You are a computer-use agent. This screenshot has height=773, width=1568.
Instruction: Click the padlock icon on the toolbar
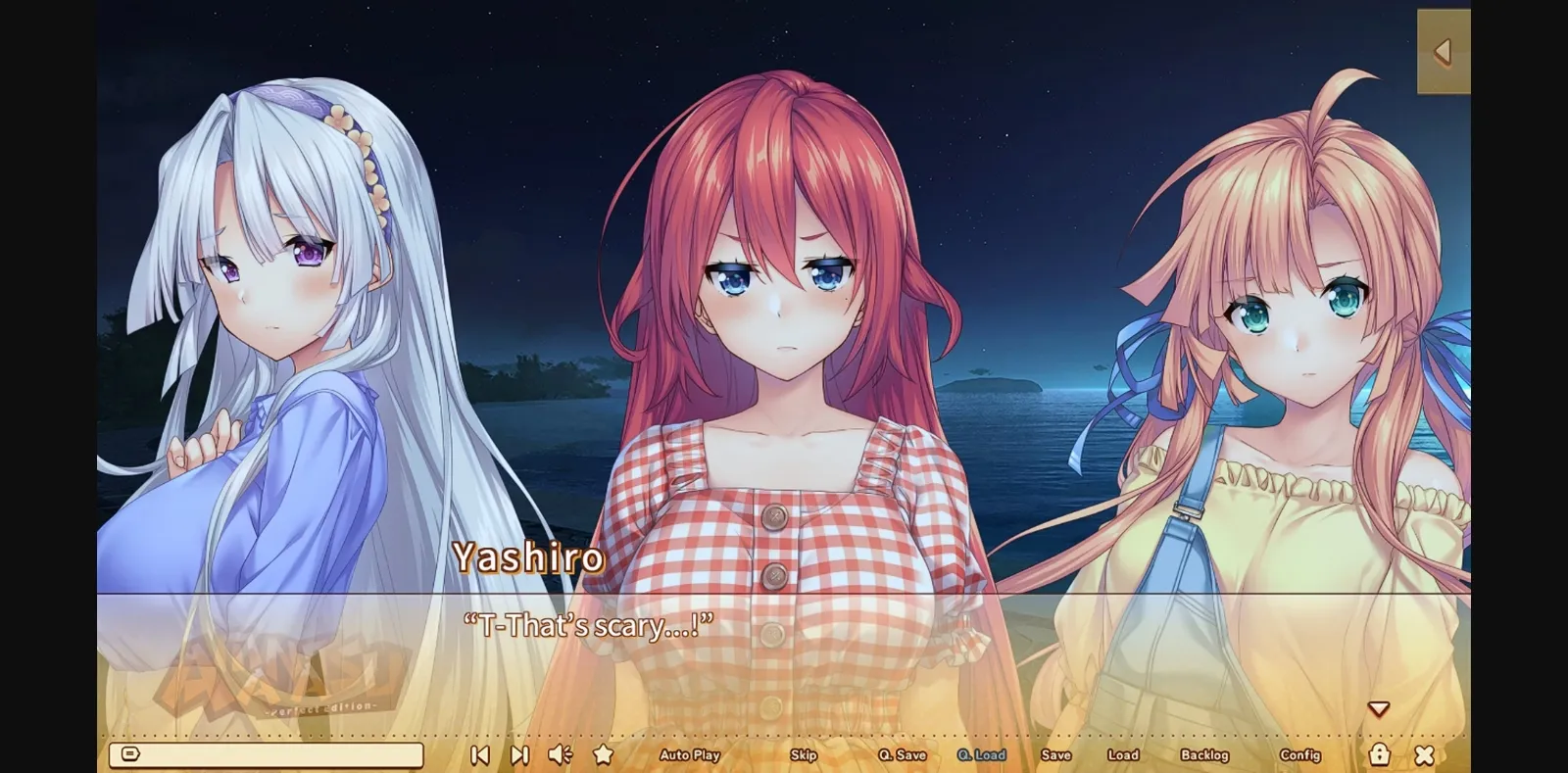[x=1381, y=754]
